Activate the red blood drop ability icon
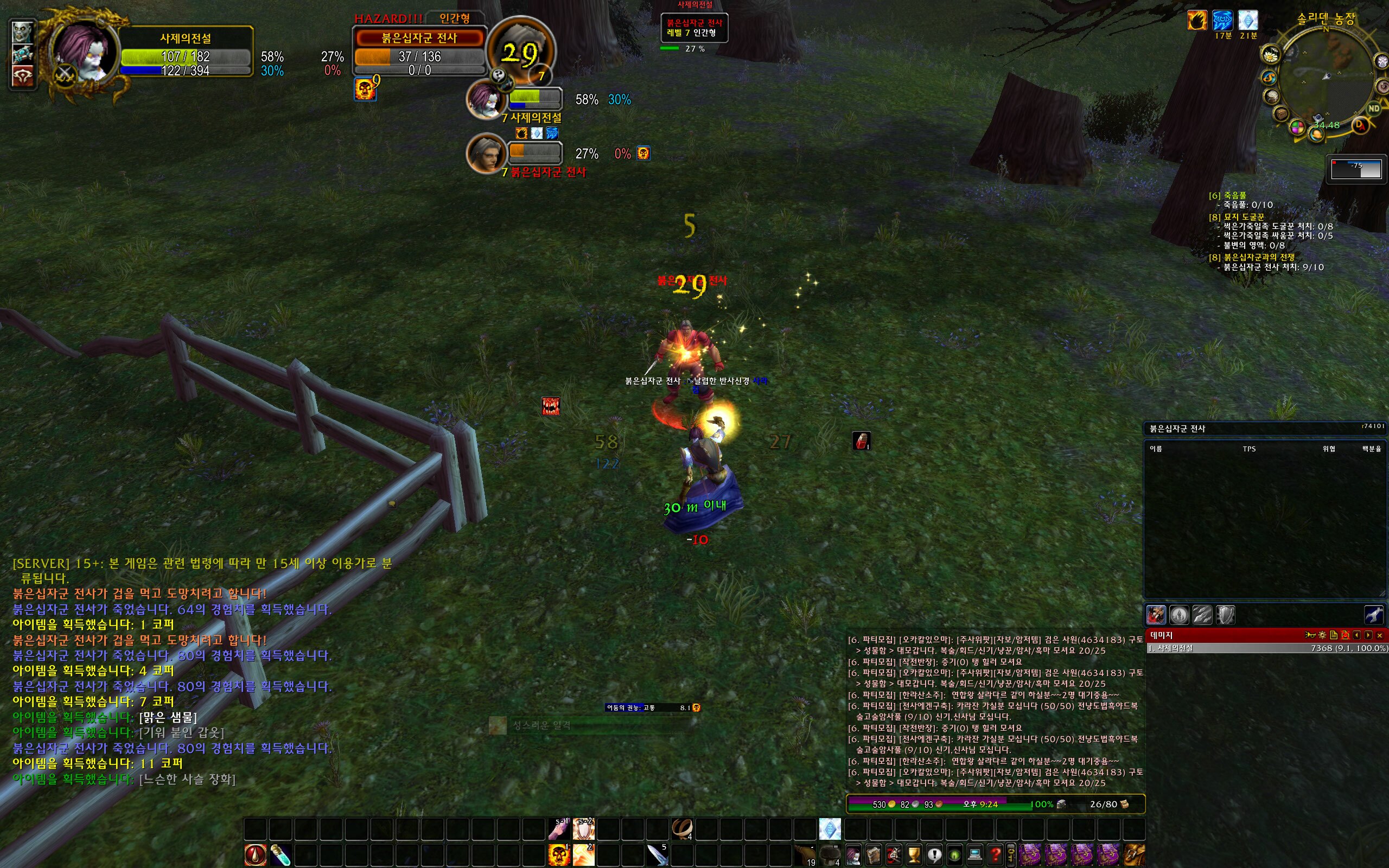This screenshot has width=1389, height=868. (x=256, y=855)
